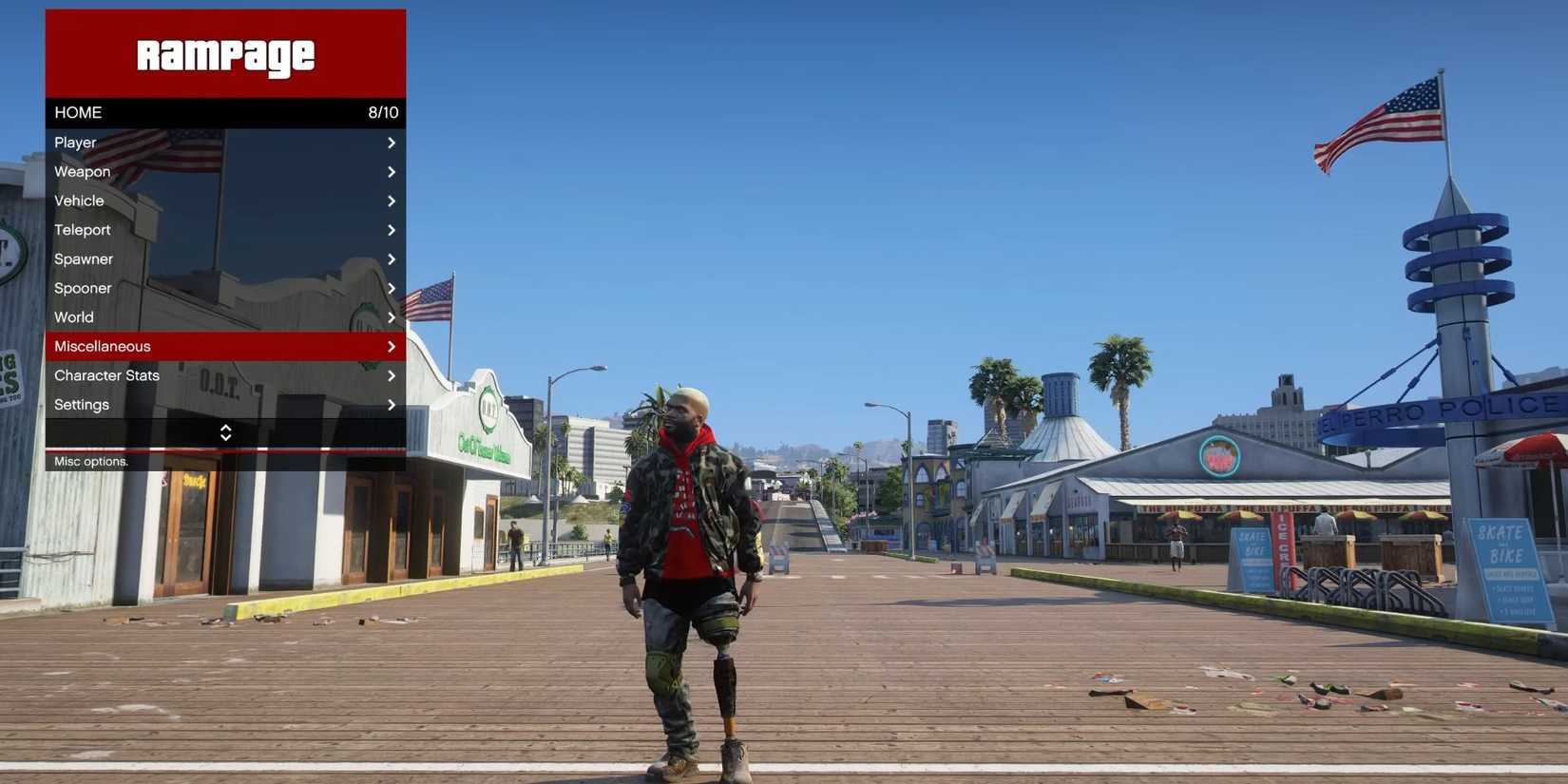Expand the Miscellaneous row chevron arrow
Screen dimensions: 1568x784
392,346
